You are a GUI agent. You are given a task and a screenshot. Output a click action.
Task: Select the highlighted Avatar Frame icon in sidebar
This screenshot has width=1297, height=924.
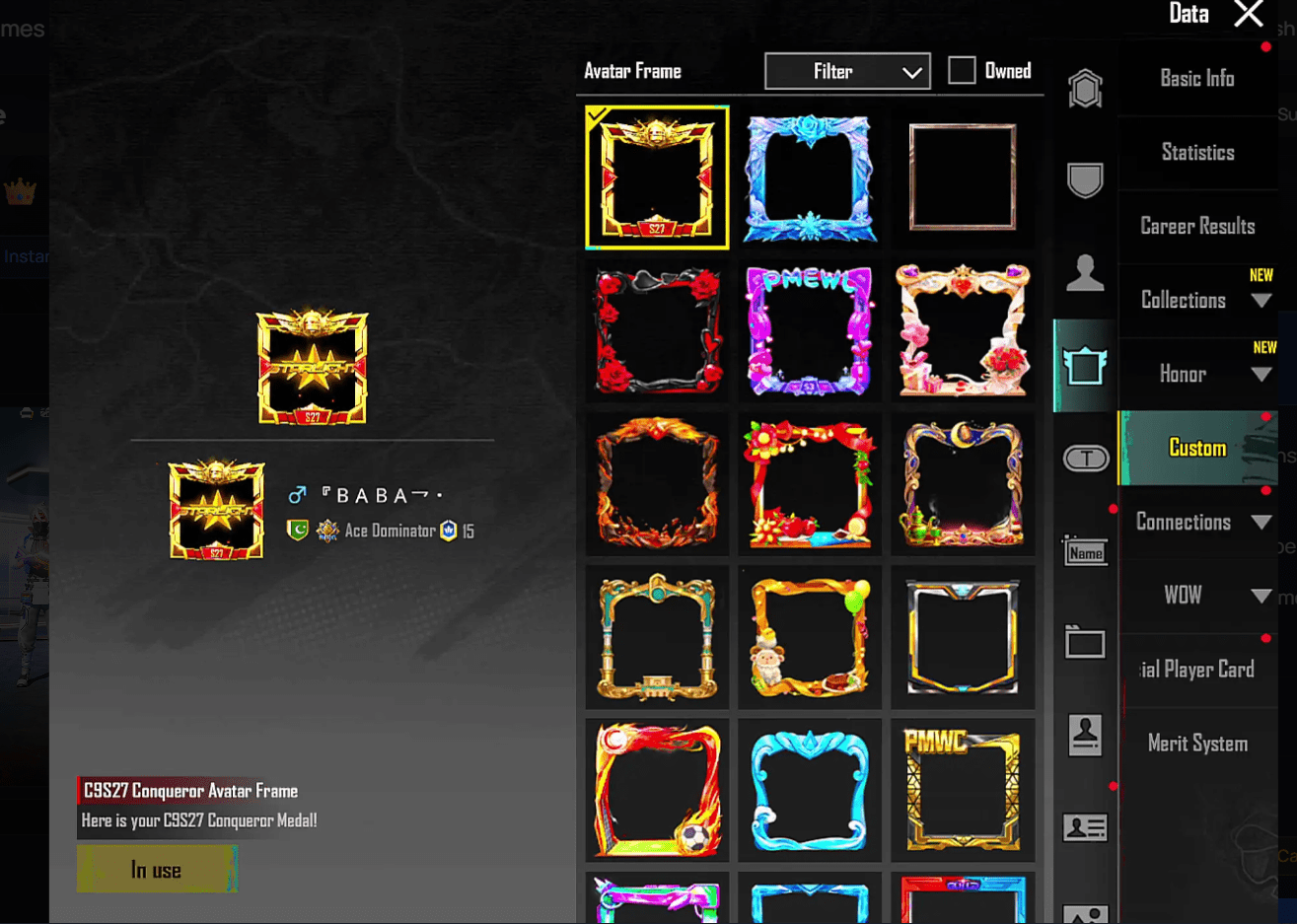point(1084,364)
